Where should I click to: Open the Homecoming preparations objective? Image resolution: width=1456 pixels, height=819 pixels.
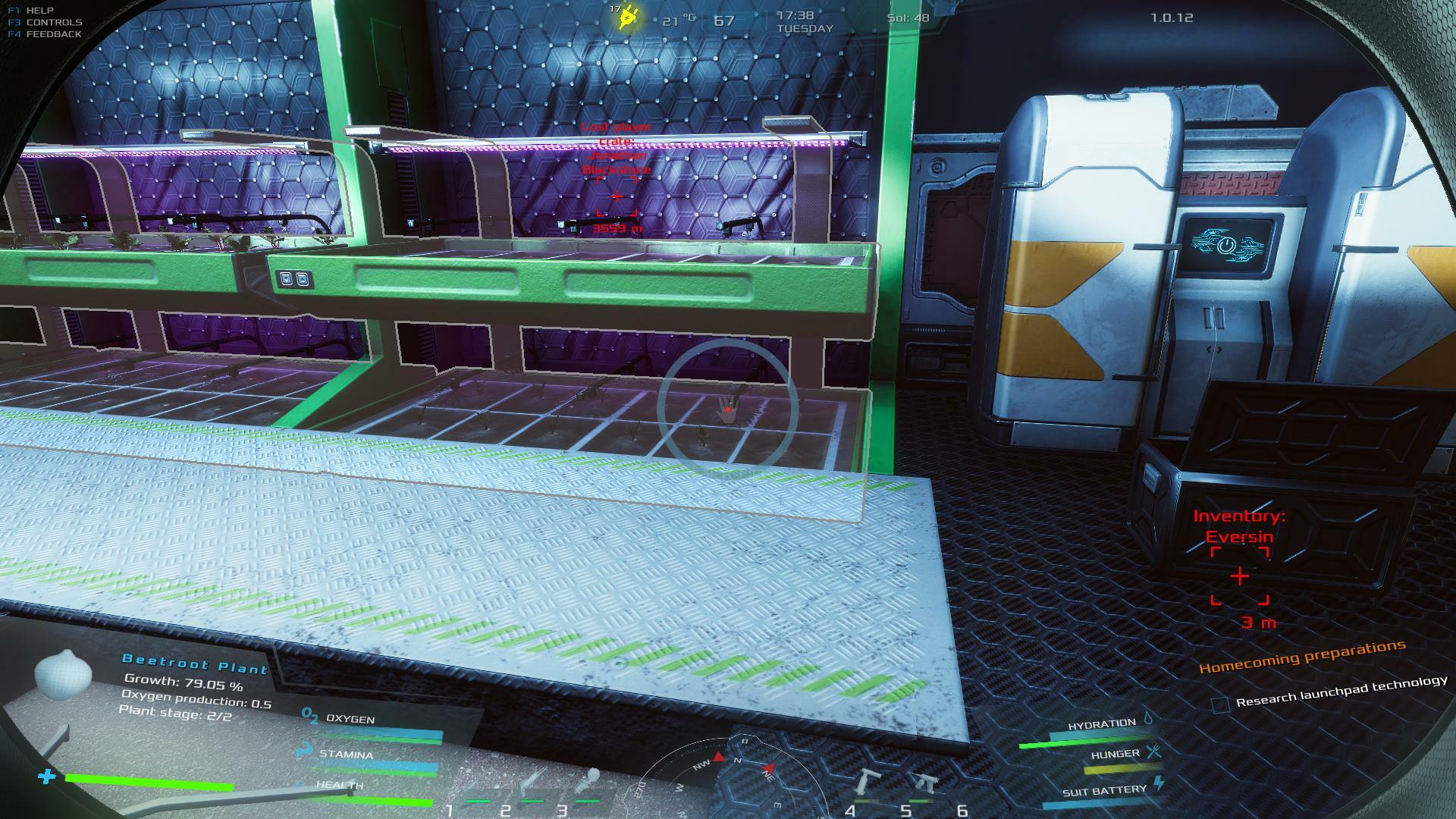[x=1301, y=657]
